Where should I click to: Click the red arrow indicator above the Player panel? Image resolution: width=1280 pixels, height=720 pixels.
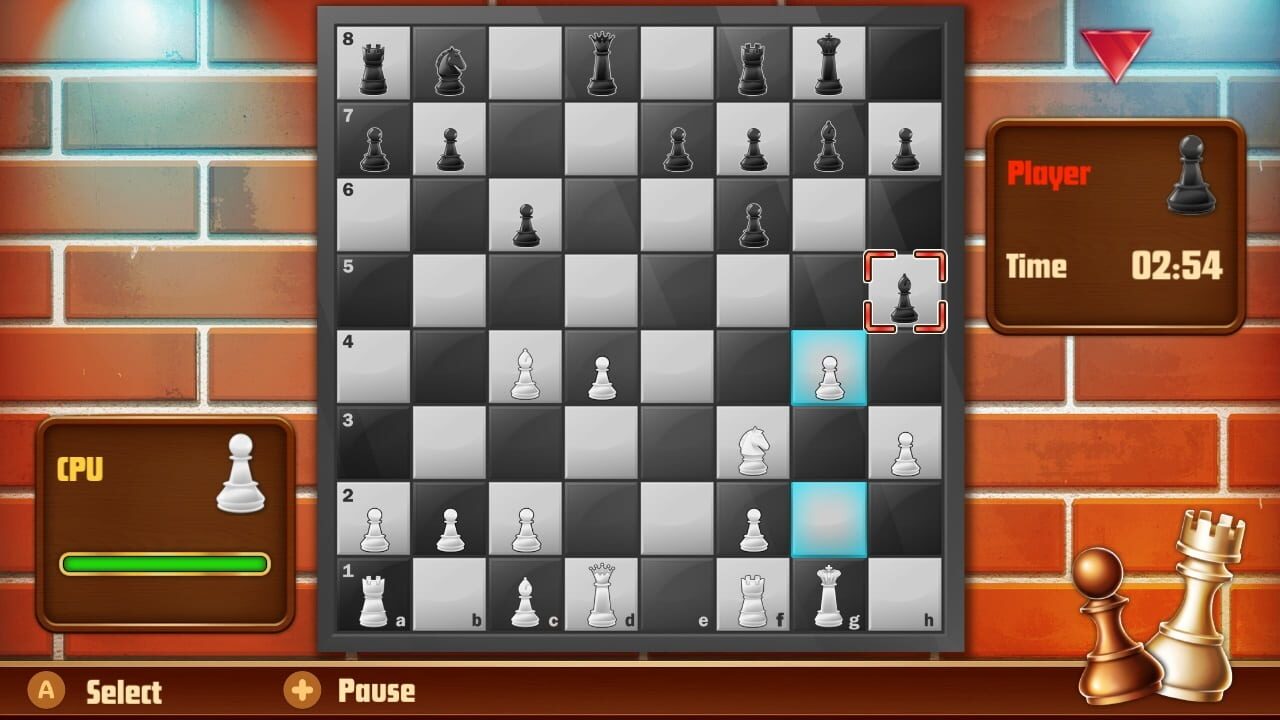point(1116,48)
